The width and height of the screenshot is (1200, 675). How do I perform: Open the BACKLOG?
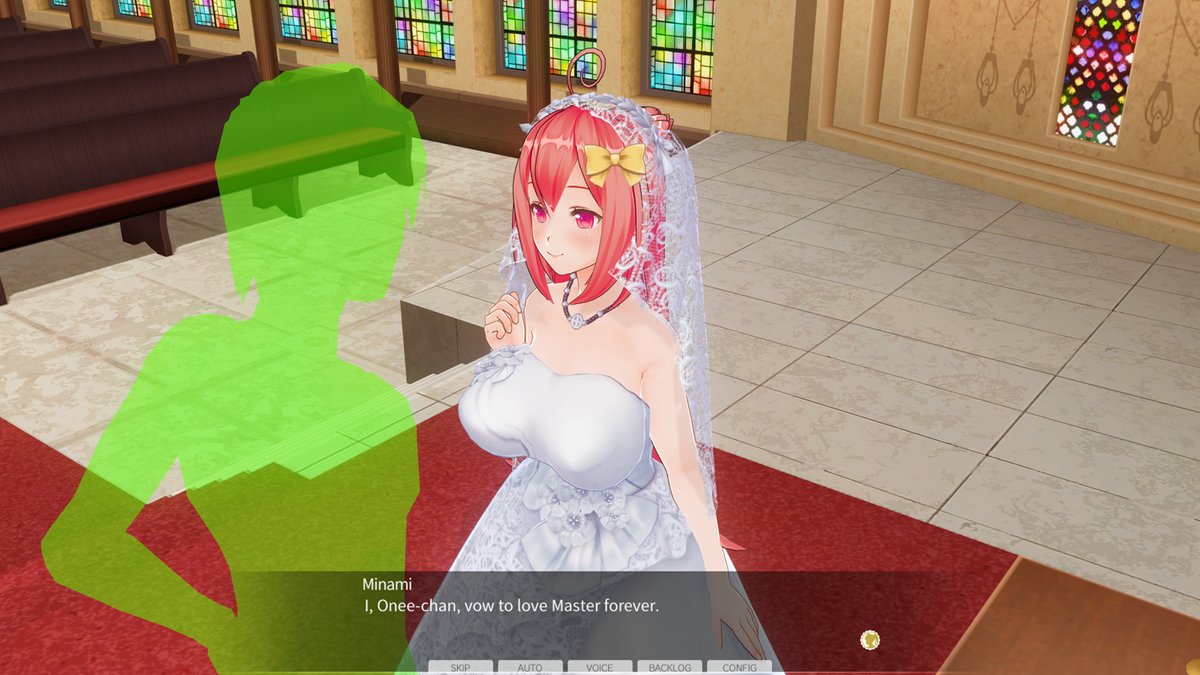point(669,667)
